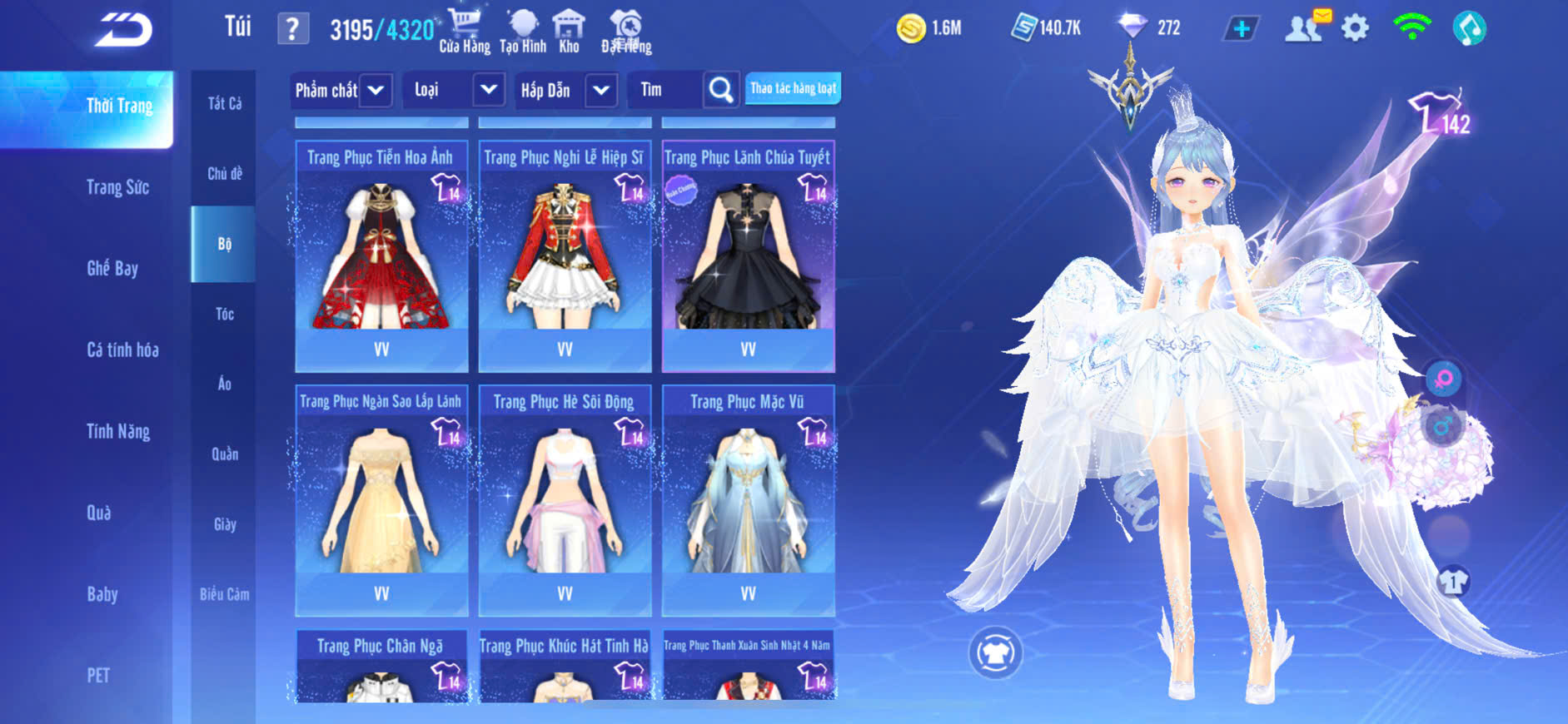Open Tạo Hình styling menu
The width and height of the screenshot is (1568, 724).
tap(523, 31)
